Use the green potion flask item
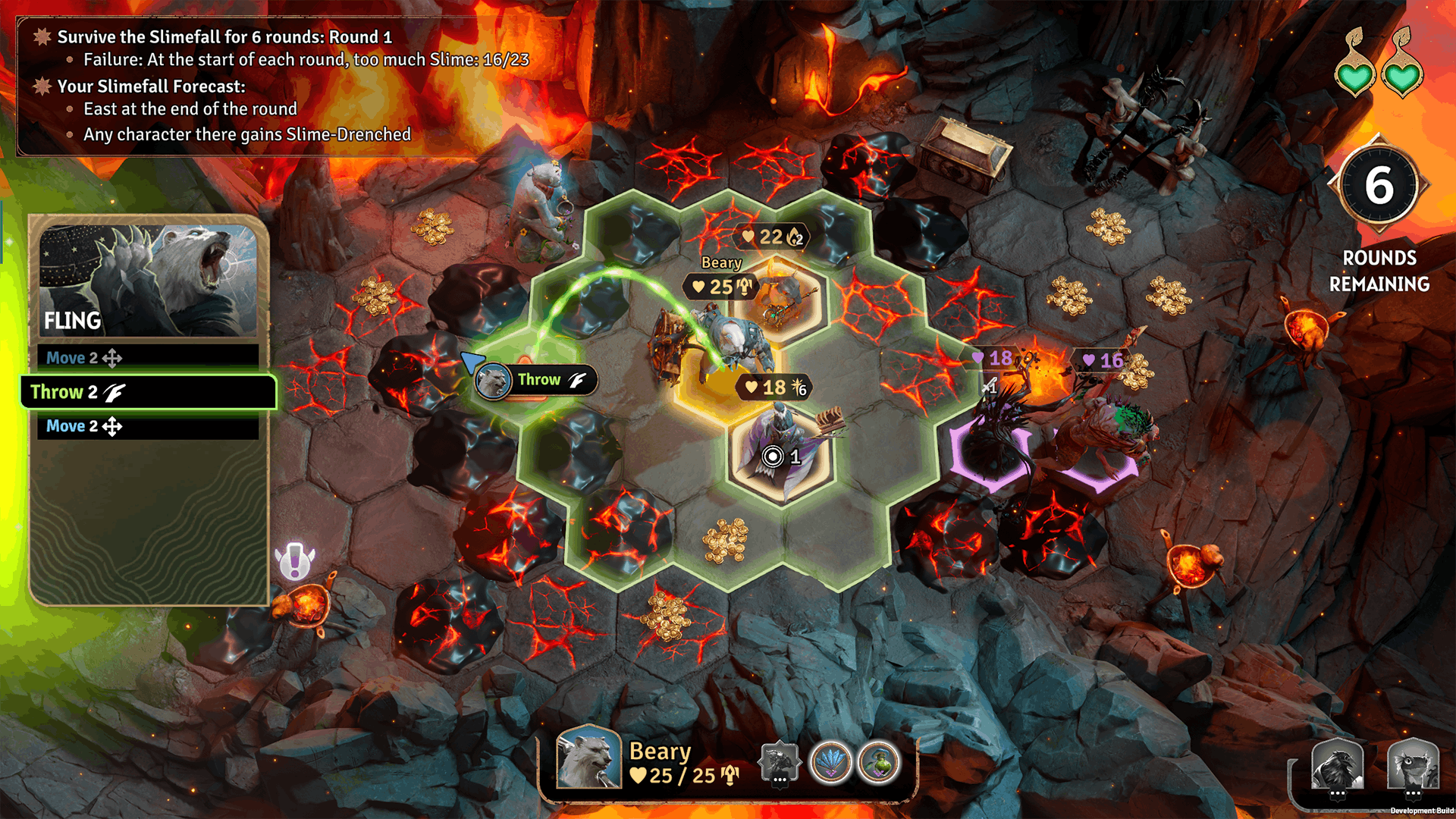The image size is (1456, 819). pyautogui.click(x=879, y=761)
